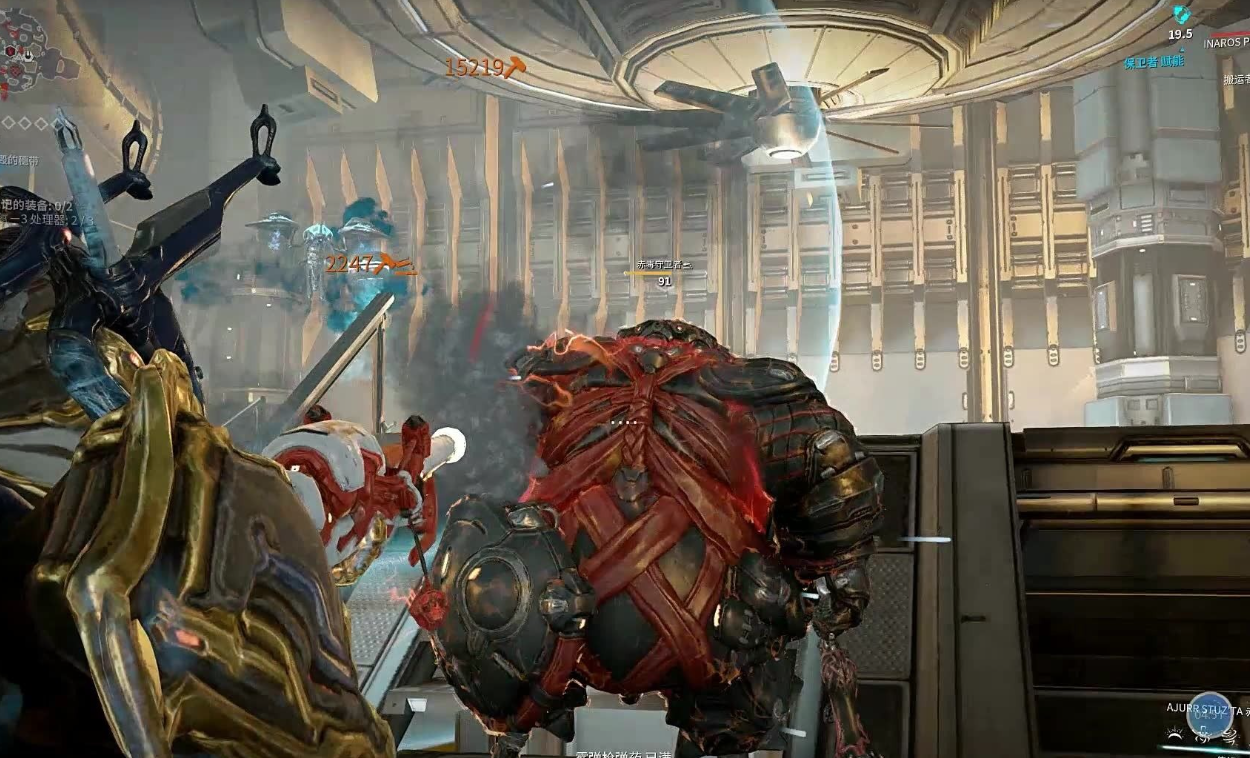Select the cyan Guardian buff icon

pos(1183,14)
